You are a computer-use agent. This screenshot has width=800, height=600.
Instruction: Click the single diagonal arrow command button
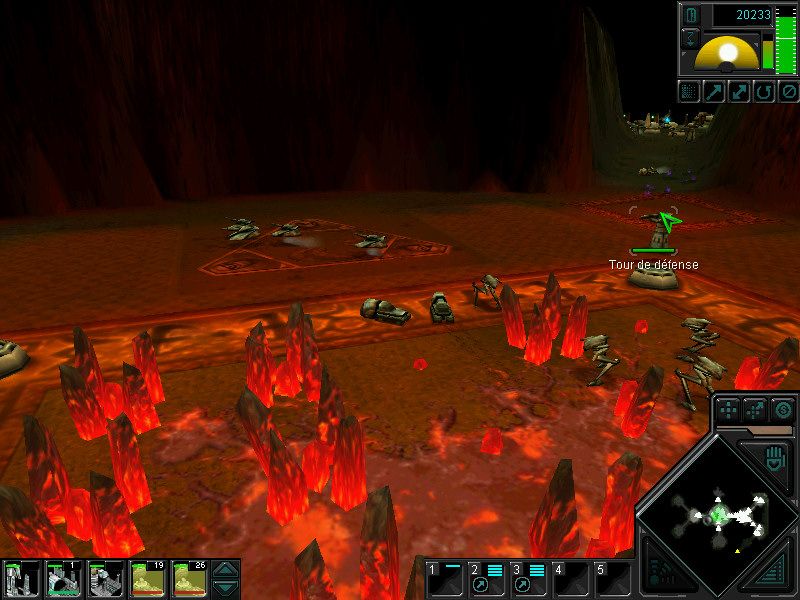pyautogui.click(x=714, y=92)
